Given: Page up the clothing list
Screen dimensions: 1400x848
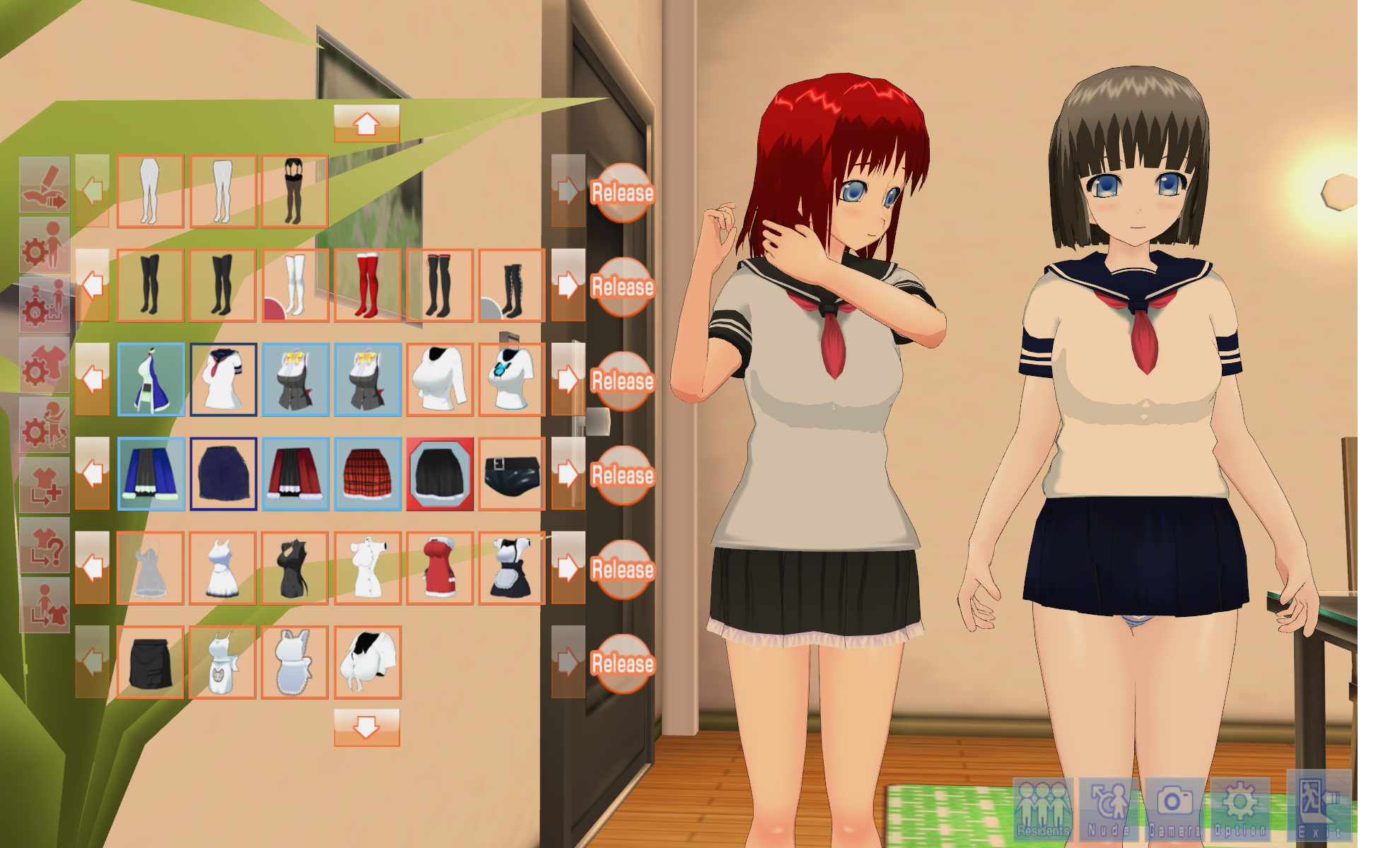Looking at the screenshot, I should (x=366, y=124).
